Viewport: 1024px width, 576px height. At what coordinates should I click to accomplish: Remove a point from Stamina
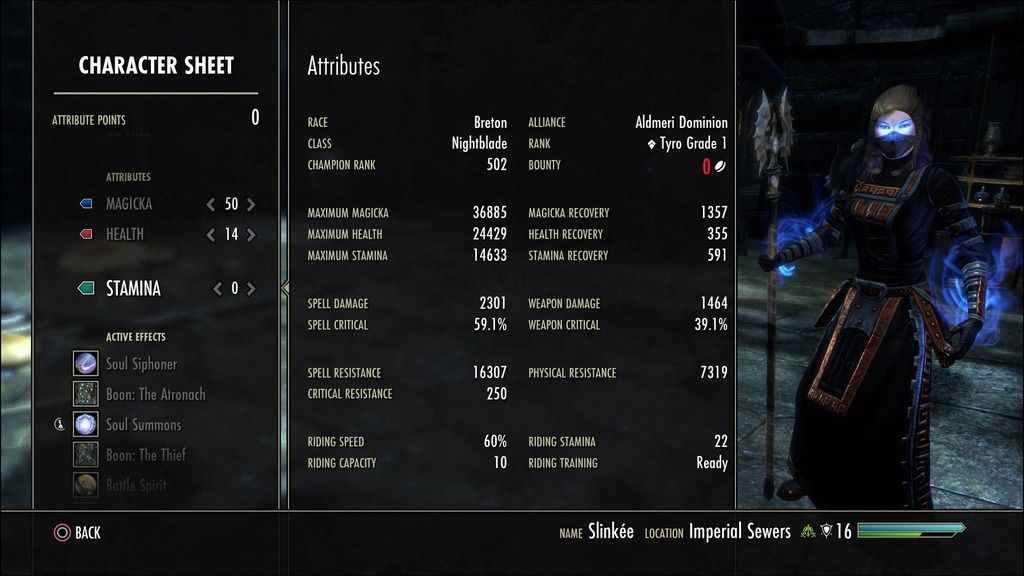tap(217, 289)
